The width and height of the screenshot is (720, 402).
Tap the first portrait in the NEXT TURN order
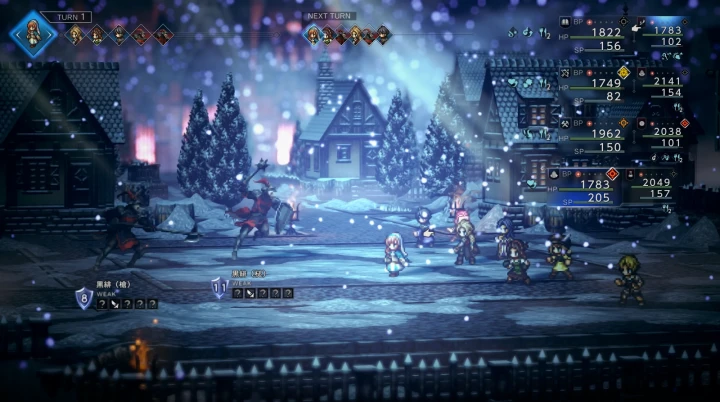point(313,35)
